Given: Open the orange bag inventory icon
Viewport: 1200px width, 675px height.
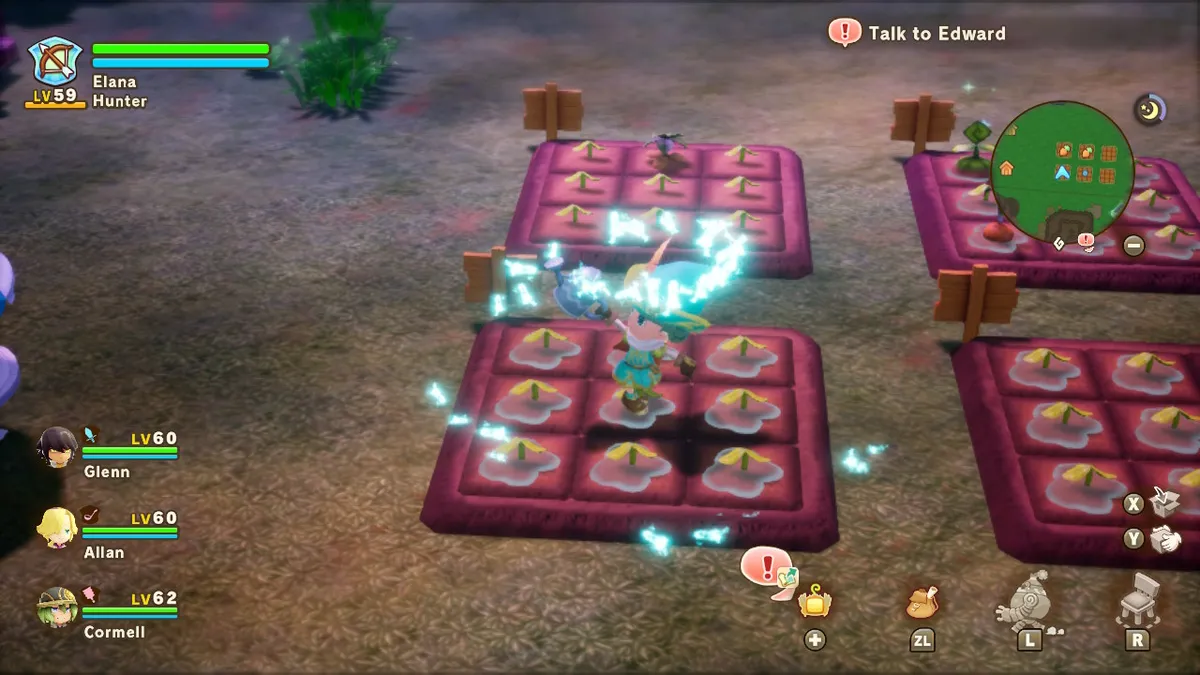Looking at the screenshot, I should [x=922, y=602].
